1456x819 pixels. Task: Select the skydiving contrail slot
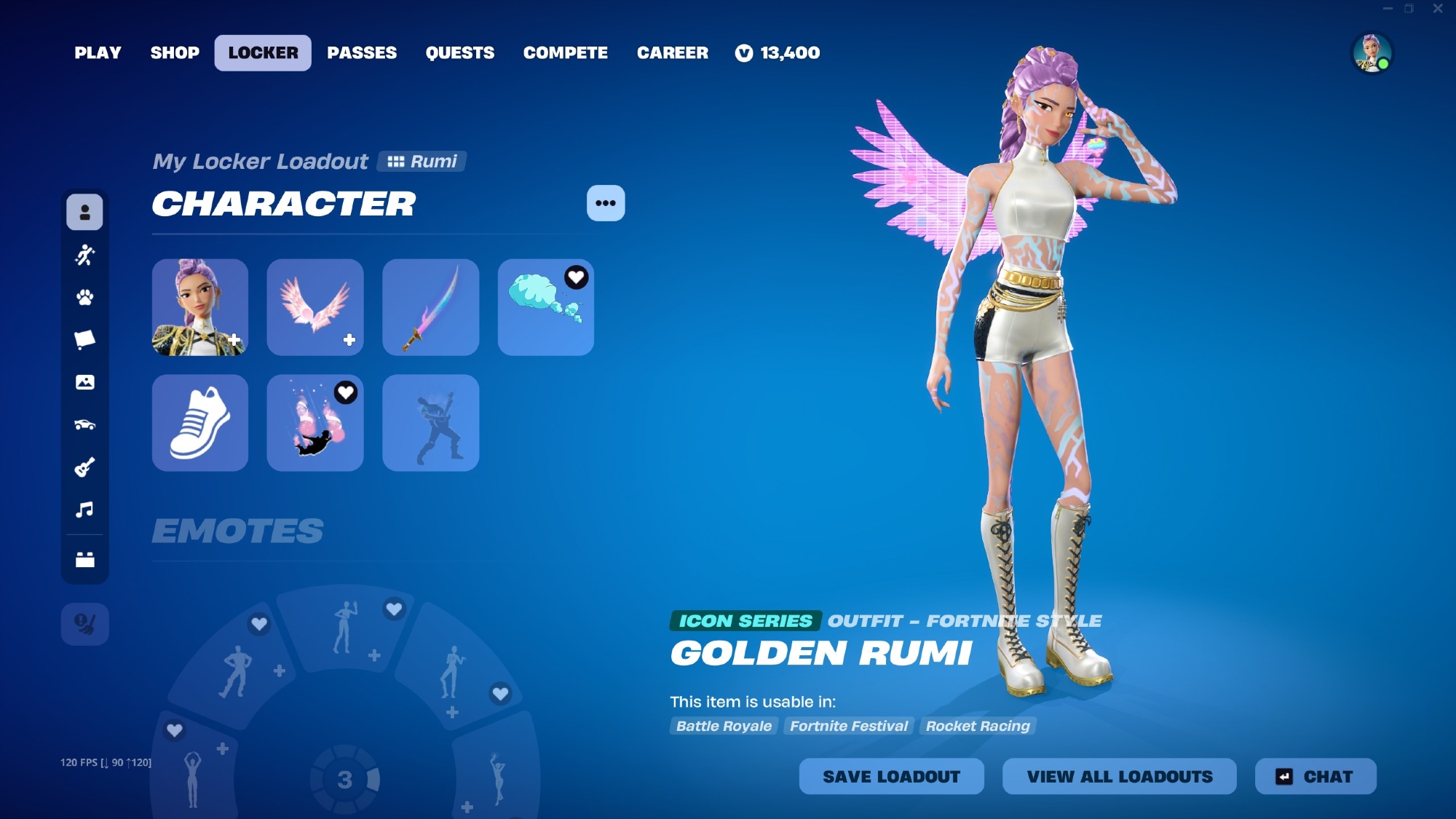[315, 423]
